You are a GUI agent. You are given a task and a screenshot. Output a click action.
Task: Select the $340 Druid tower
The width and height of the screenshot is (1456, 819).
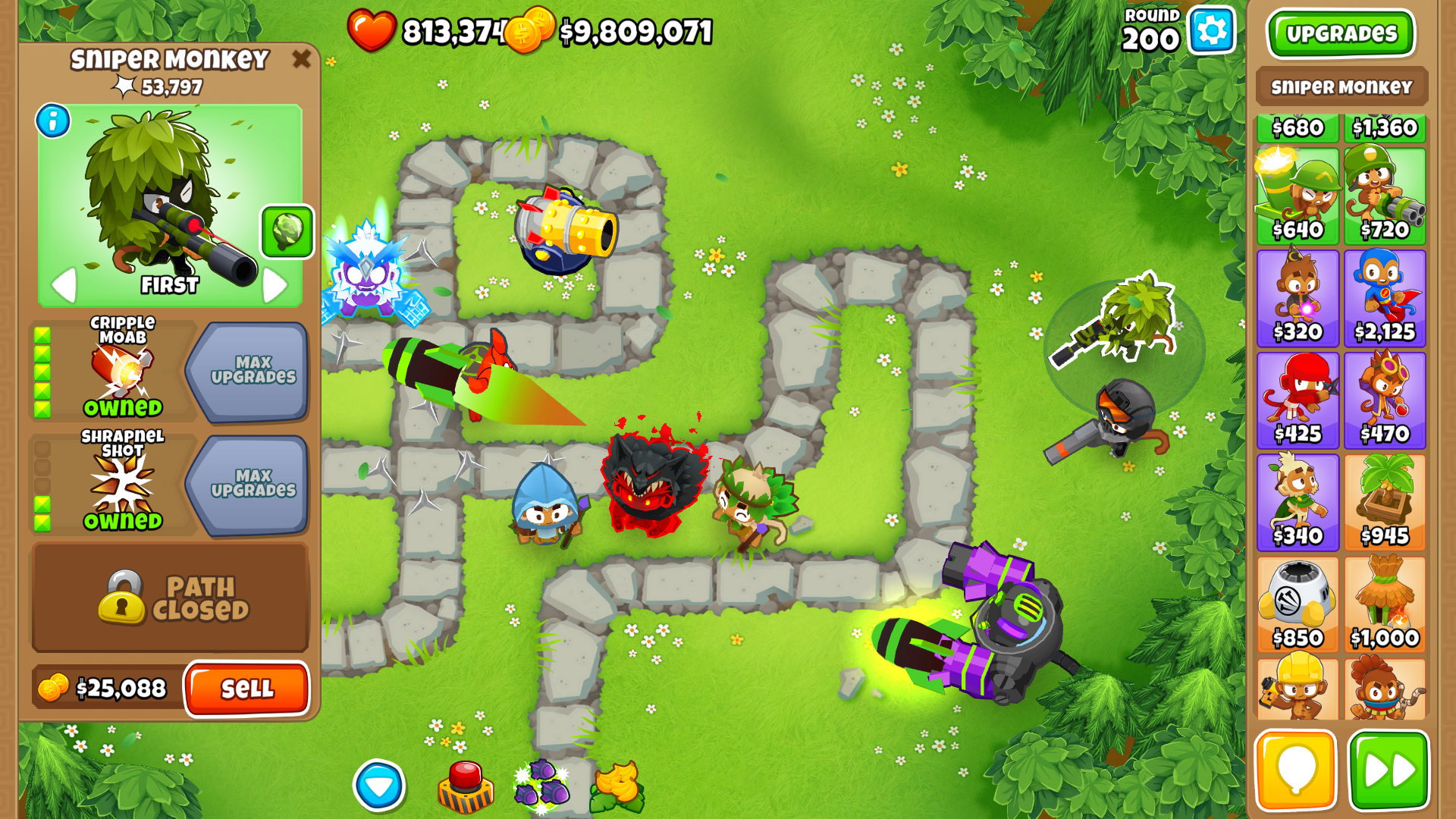pyautogui.click(x=1298, y=502)
